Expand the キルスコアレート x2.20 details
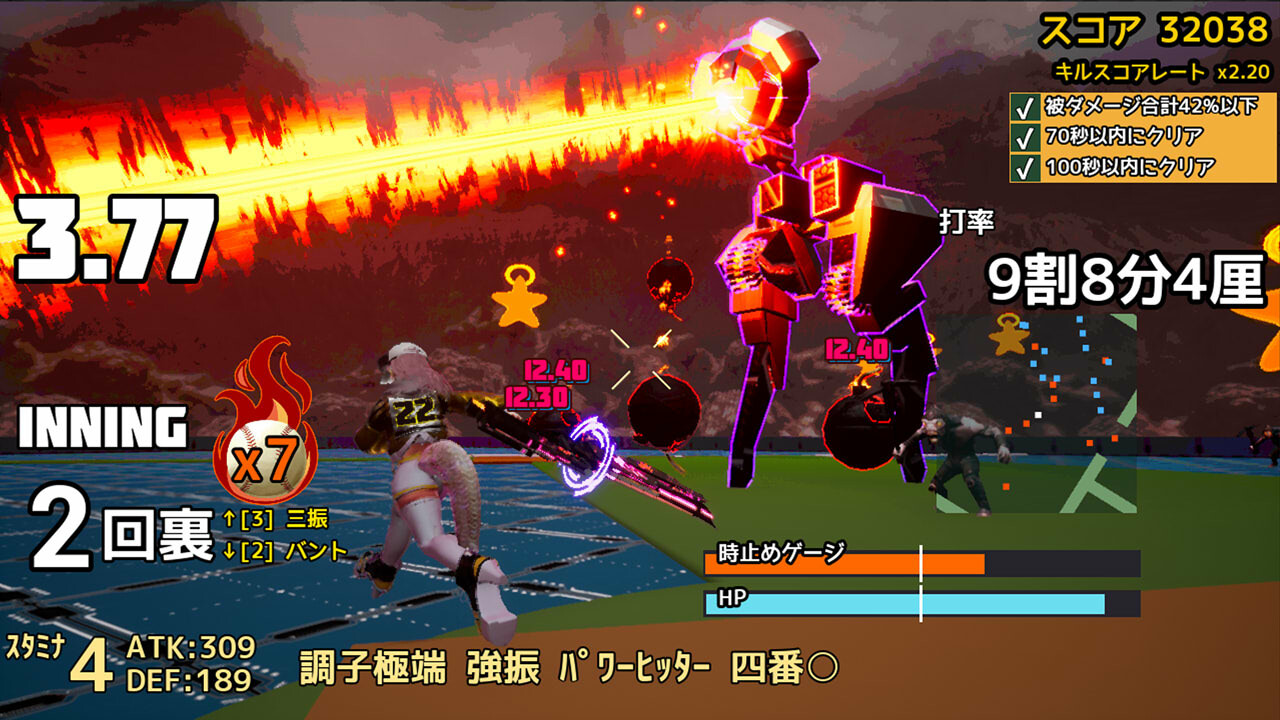The height and width of the screenshot is (720, 1280). tap(1160, 70)
